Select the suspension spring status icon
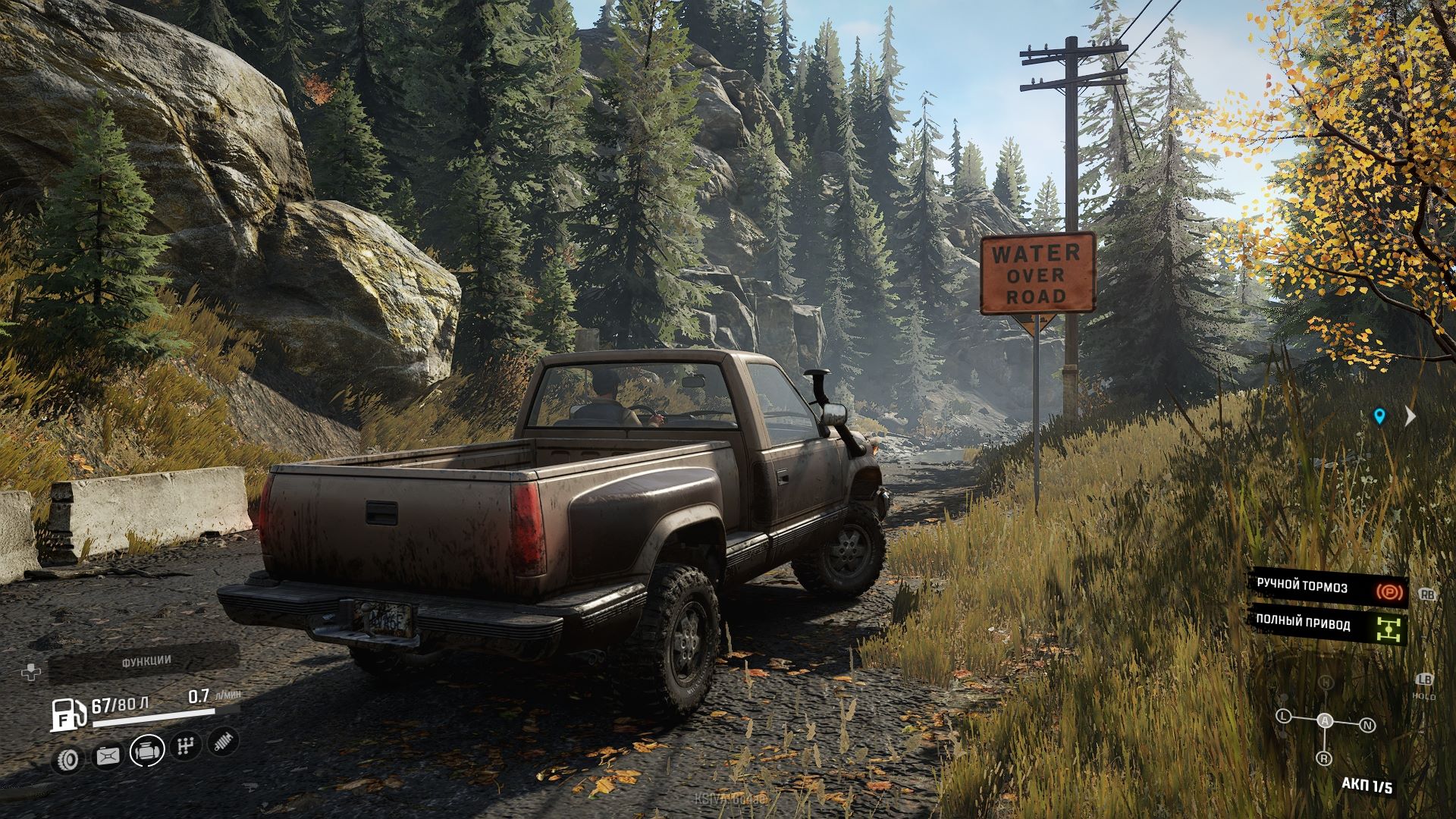The width and height of the screenshot is (1456, 819). (223, 742)
